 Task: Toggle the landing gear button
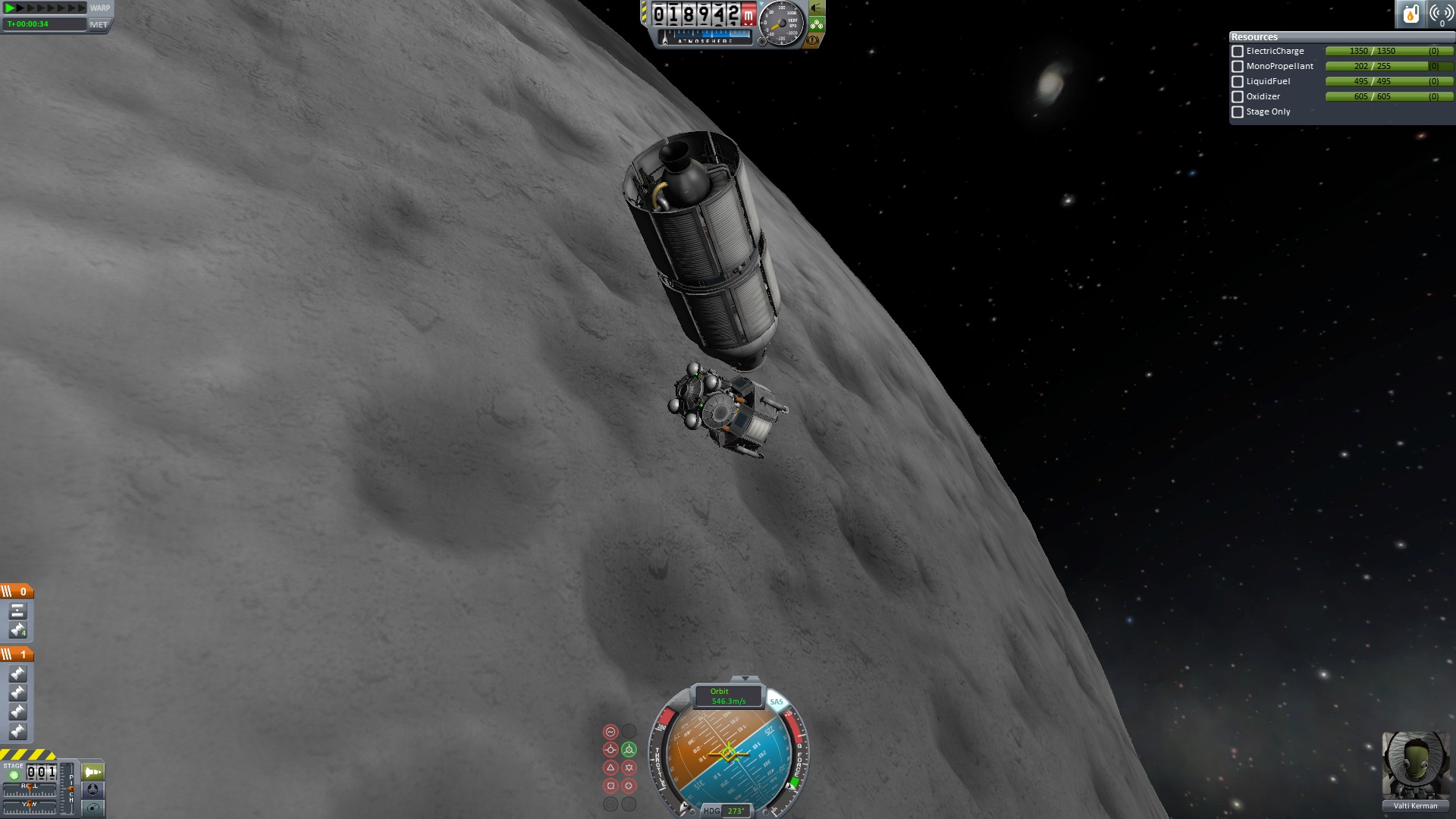[817, 24]
